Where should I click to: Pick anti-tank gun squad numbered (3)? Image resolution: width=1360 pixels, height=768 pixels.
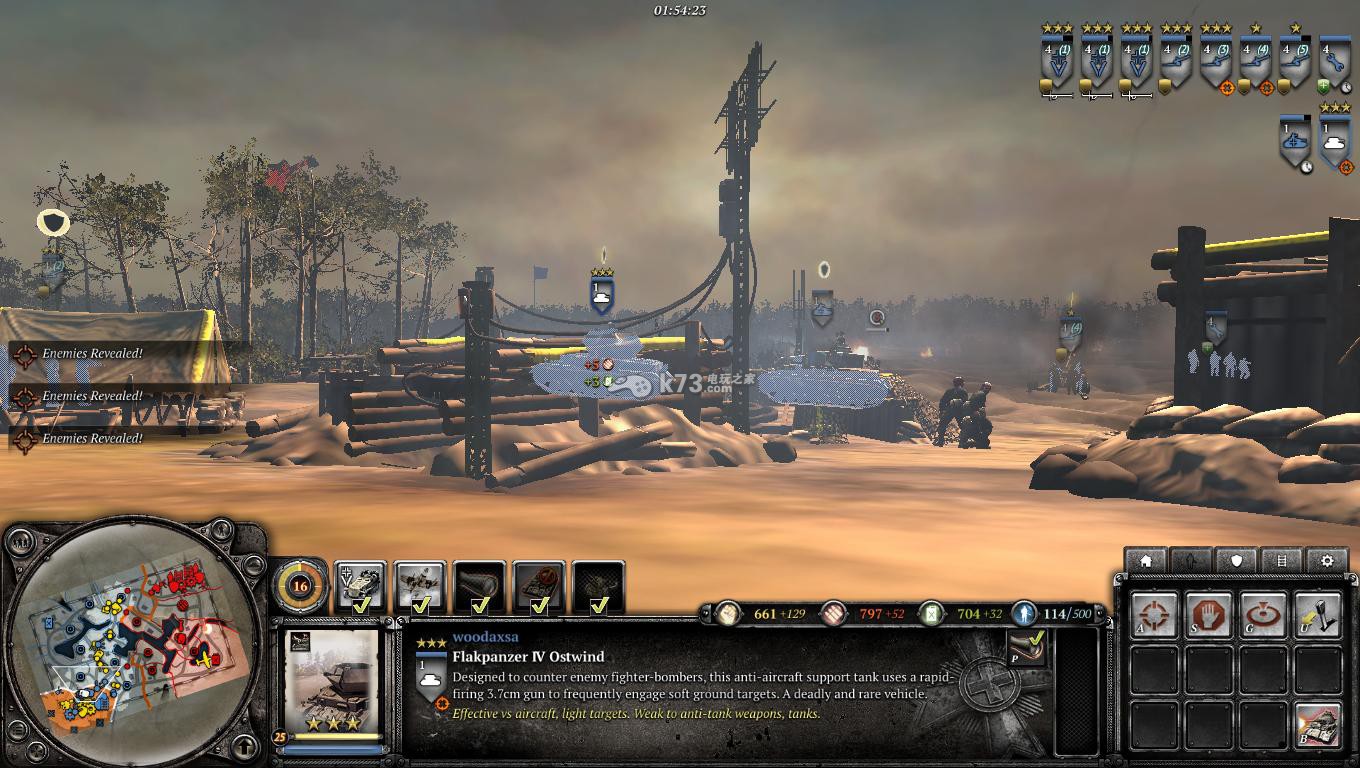[1216, 62]
